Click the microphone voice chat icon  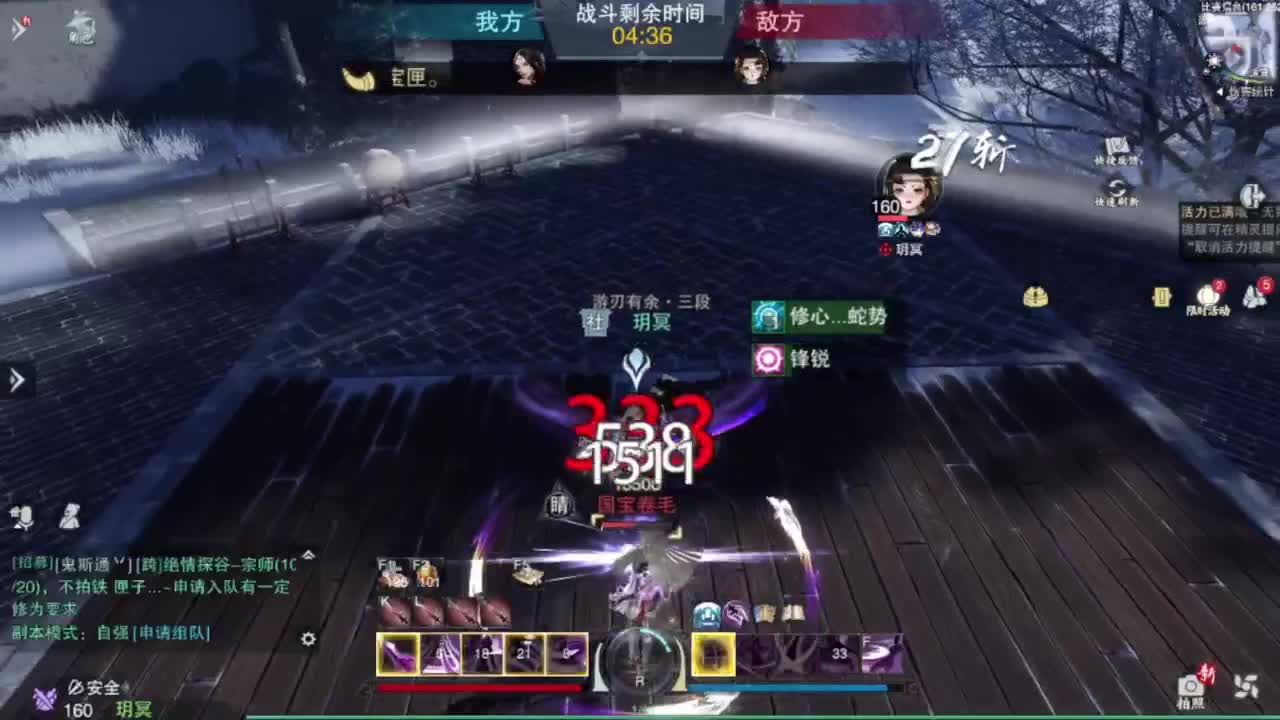pos(22,518)
